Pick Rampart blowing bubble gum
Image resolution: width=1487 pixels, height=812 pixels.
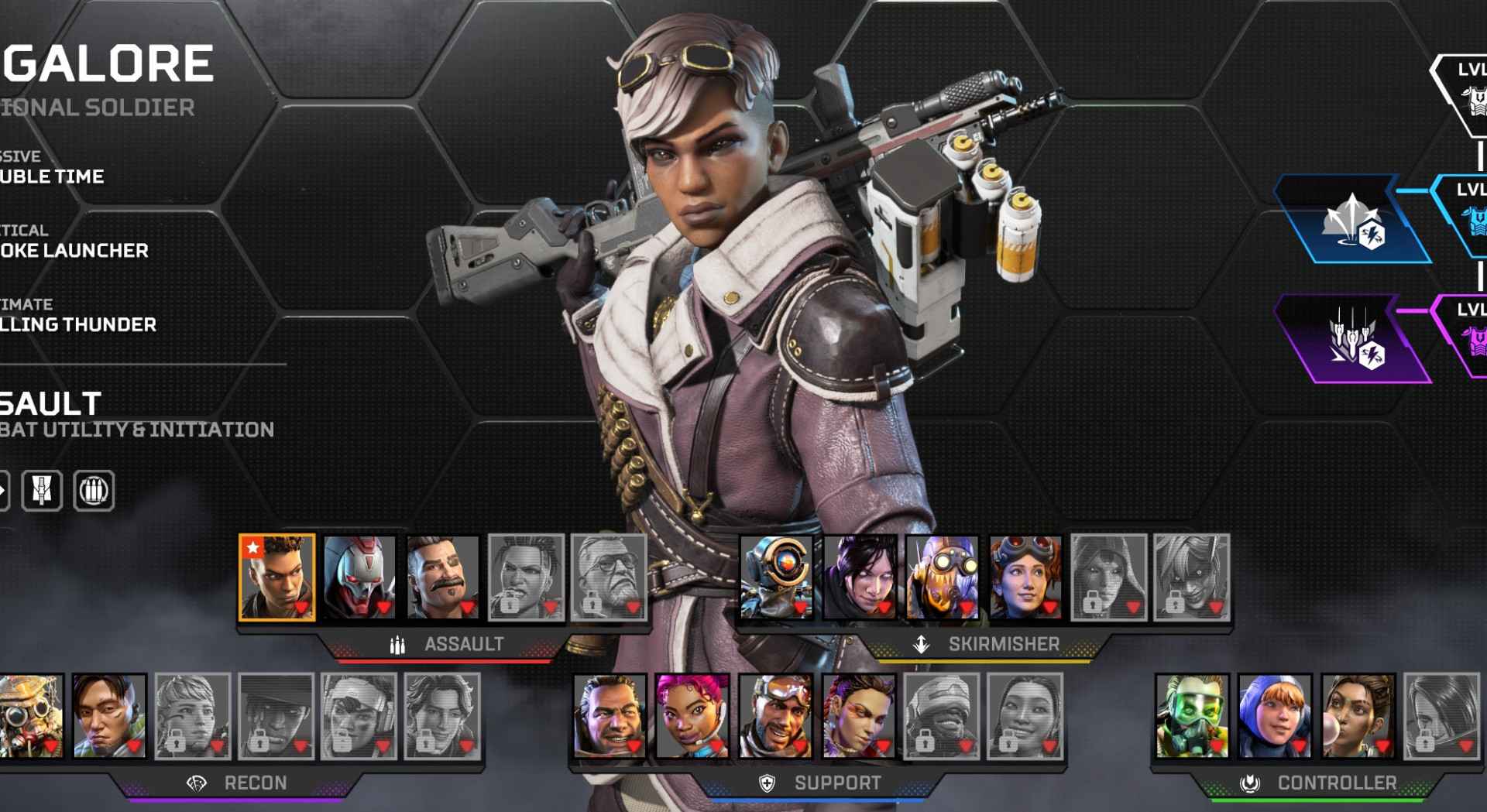[1358, 716]
